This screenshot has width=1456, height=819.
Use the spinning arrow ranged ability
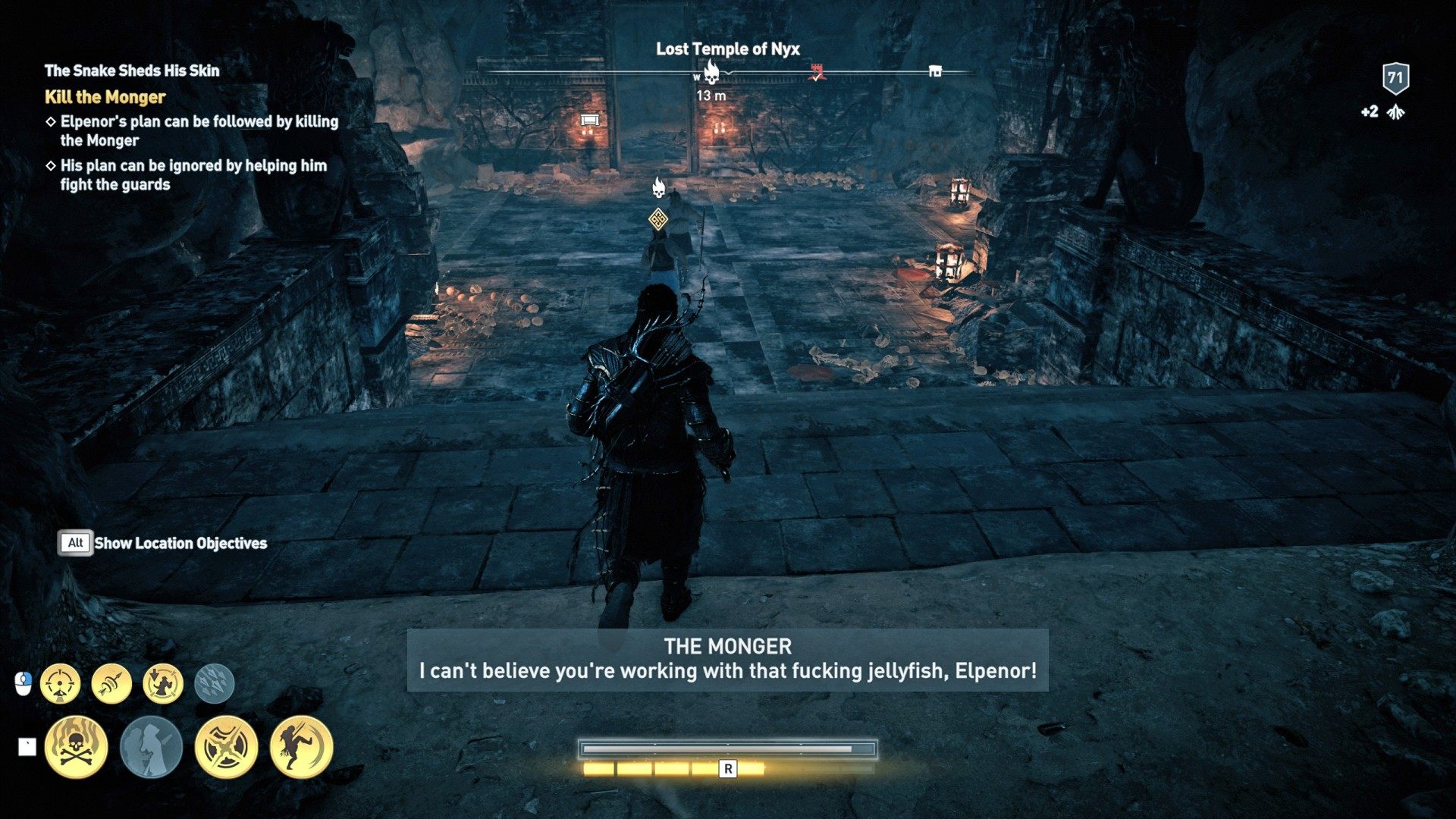tap(111, 683)
